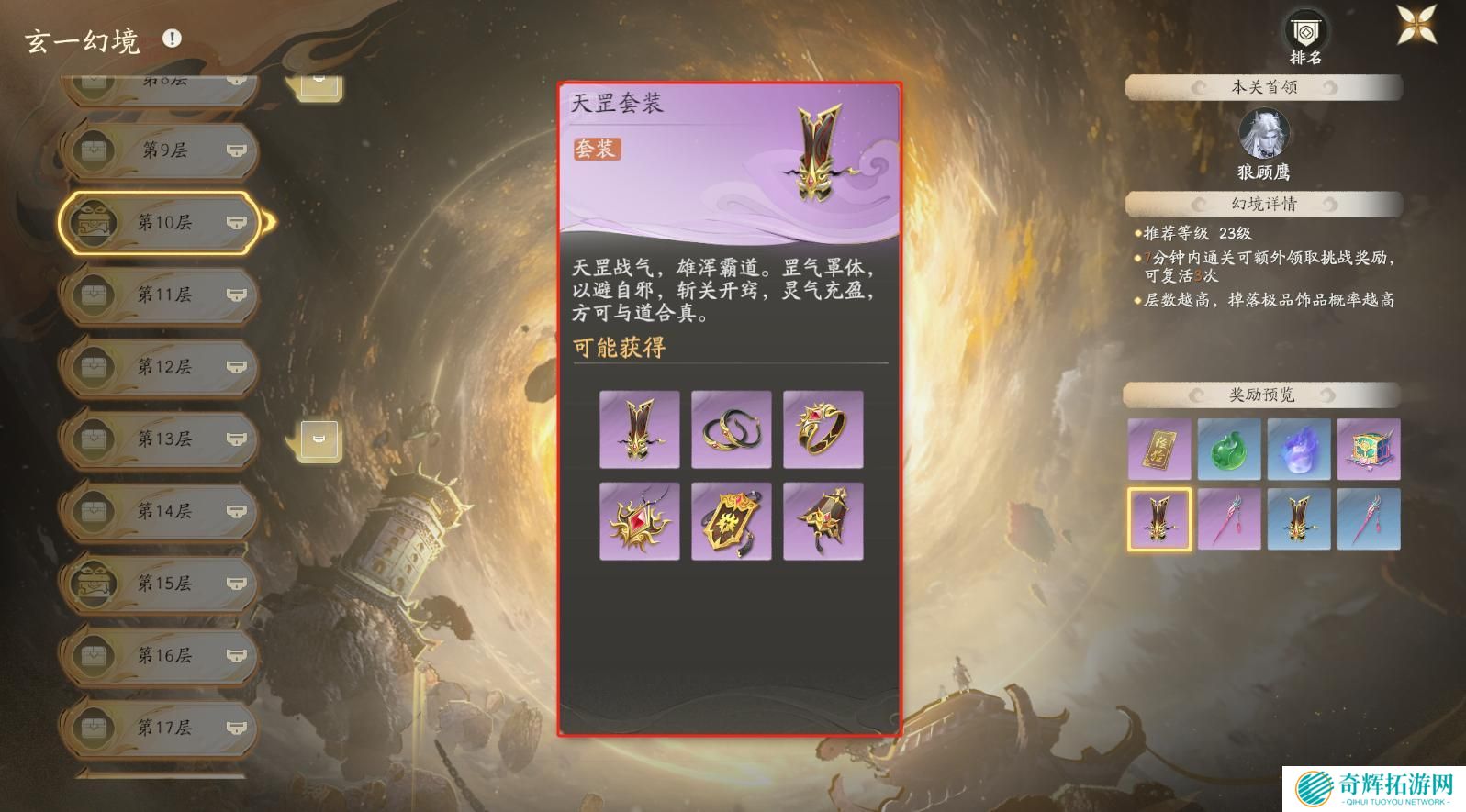The height and width of the screenshot is (812, 1466).
Task: Click the bracelet item thumbnail in 可能获得
Action: (x=731, y=430)
